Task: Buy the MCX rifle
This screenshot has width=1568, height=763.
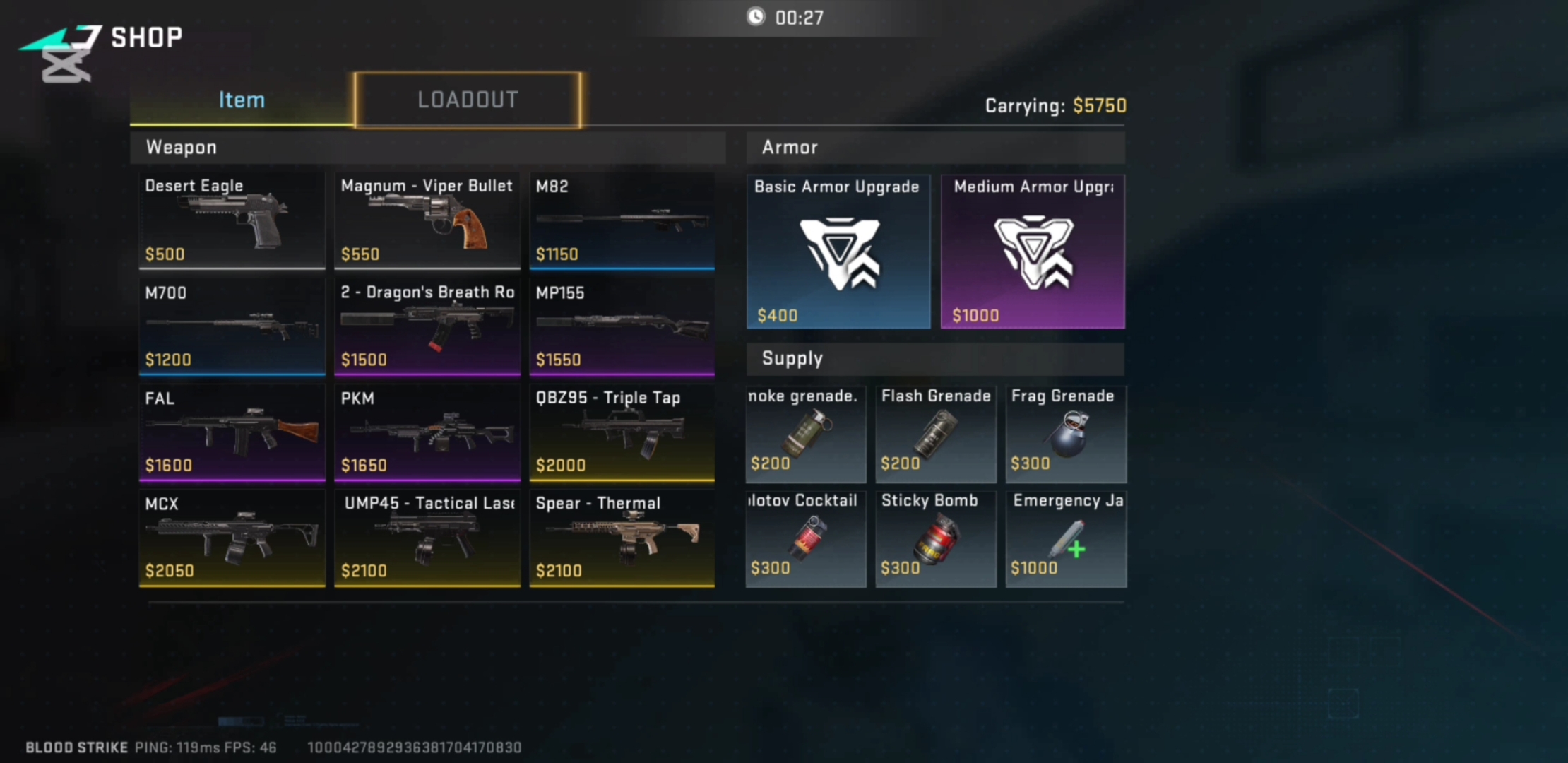Action: 232,538
